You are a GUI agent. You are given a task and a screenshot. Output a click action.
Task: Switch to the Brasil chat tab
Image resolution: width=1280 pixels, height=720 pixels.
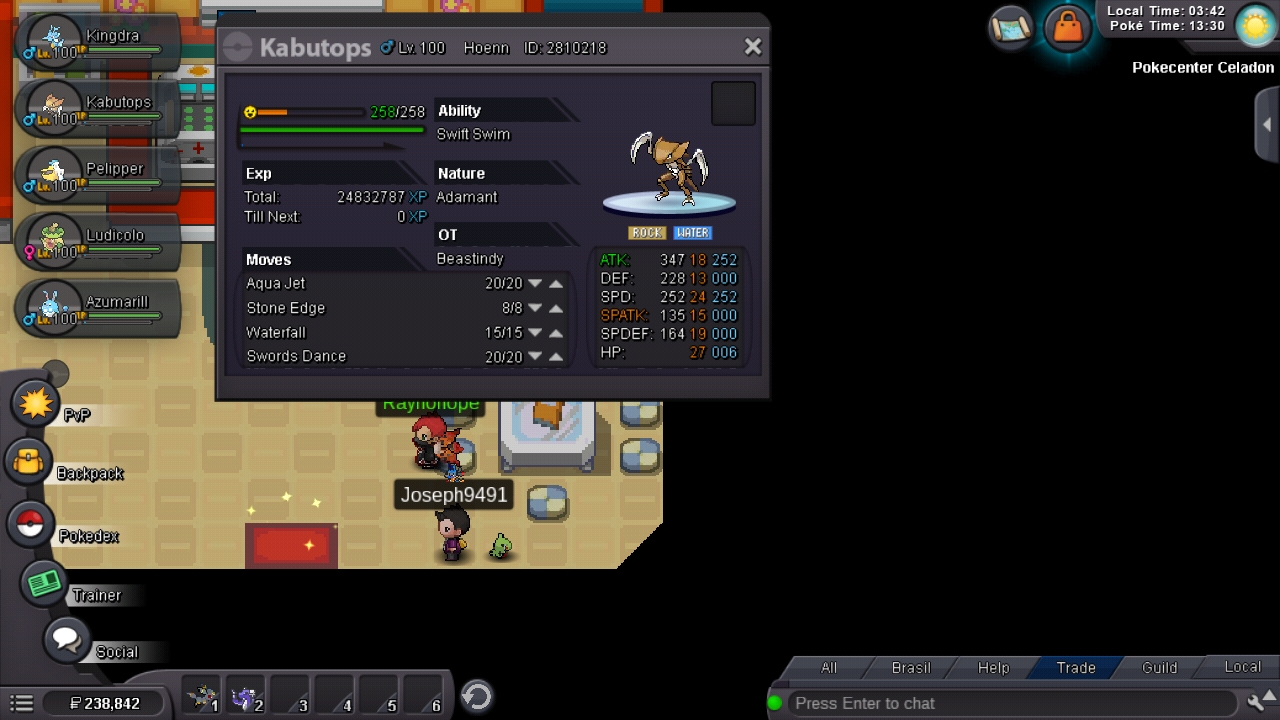(x=910, y=668)
